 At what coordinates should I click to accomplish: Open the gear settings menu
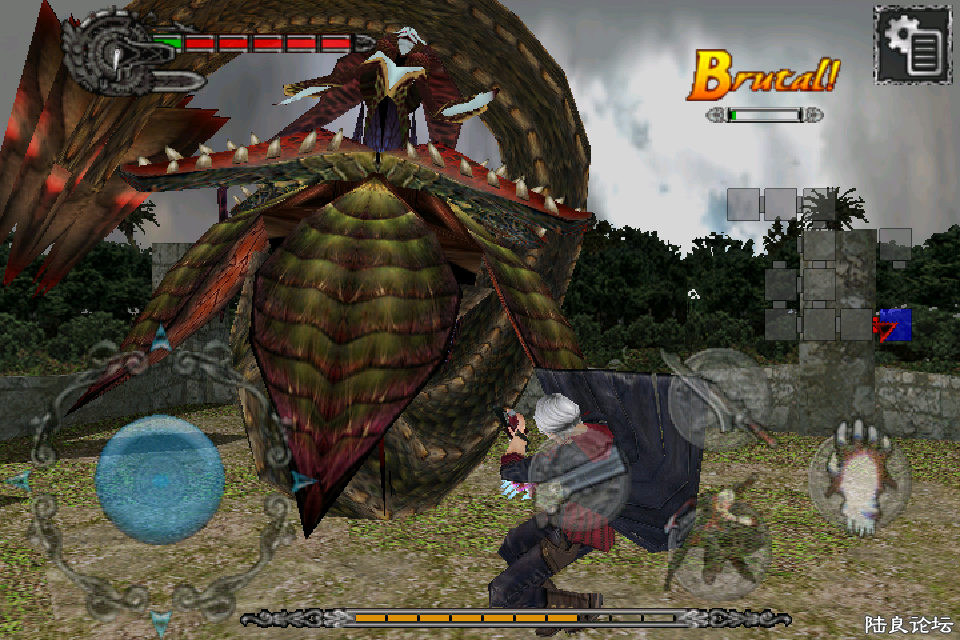(x=911, y=45)
